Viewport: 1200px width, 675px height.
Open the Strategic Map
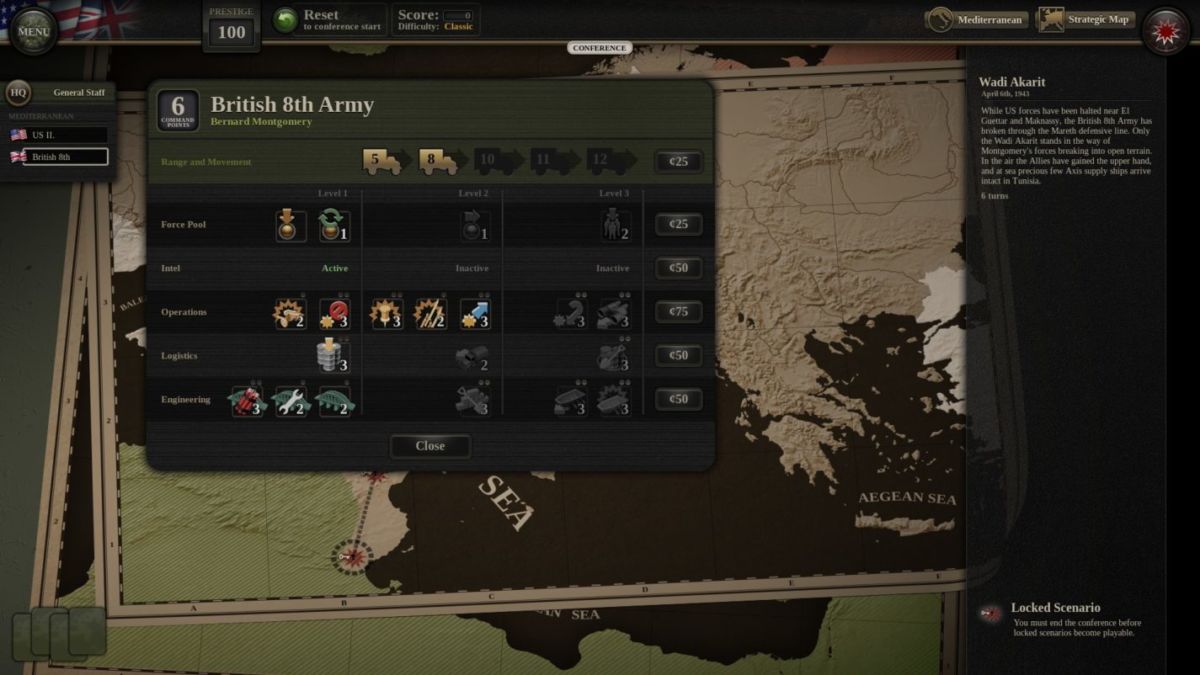1086,20
